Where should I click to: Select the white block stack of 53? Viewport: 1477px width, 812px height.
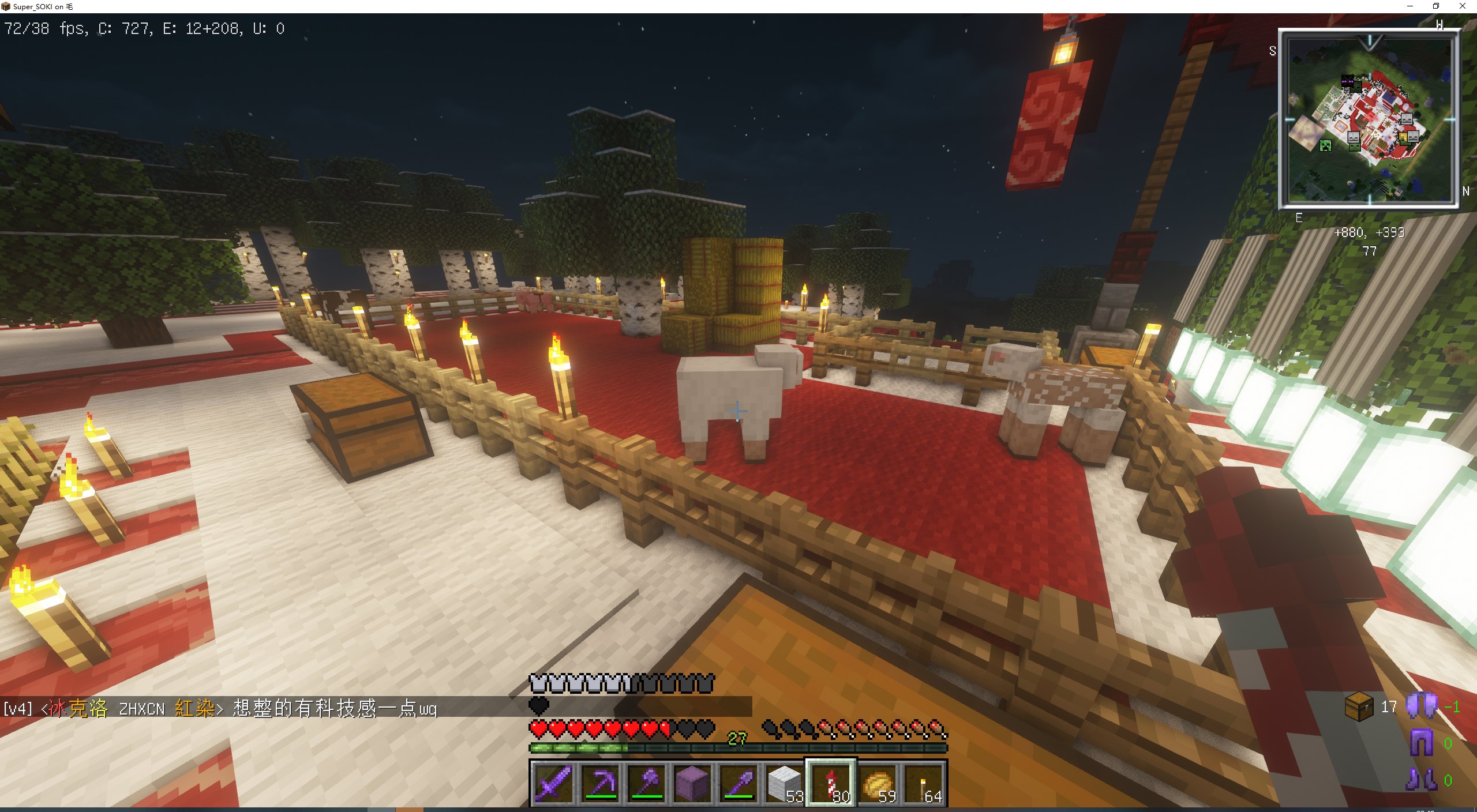coord(785,783)
